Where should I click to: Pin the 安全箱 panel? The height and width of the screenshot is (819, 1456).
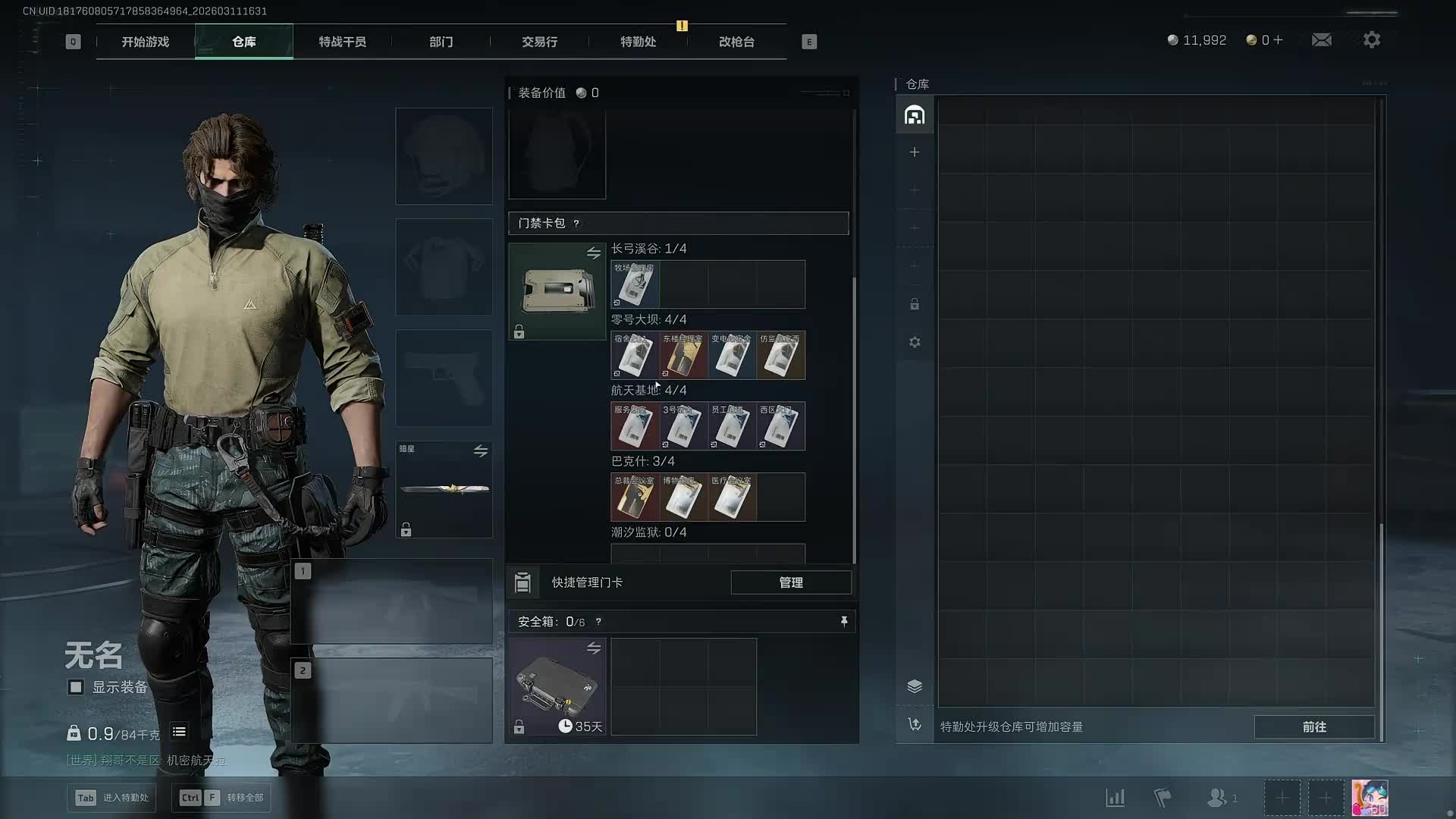click(844, 622)
